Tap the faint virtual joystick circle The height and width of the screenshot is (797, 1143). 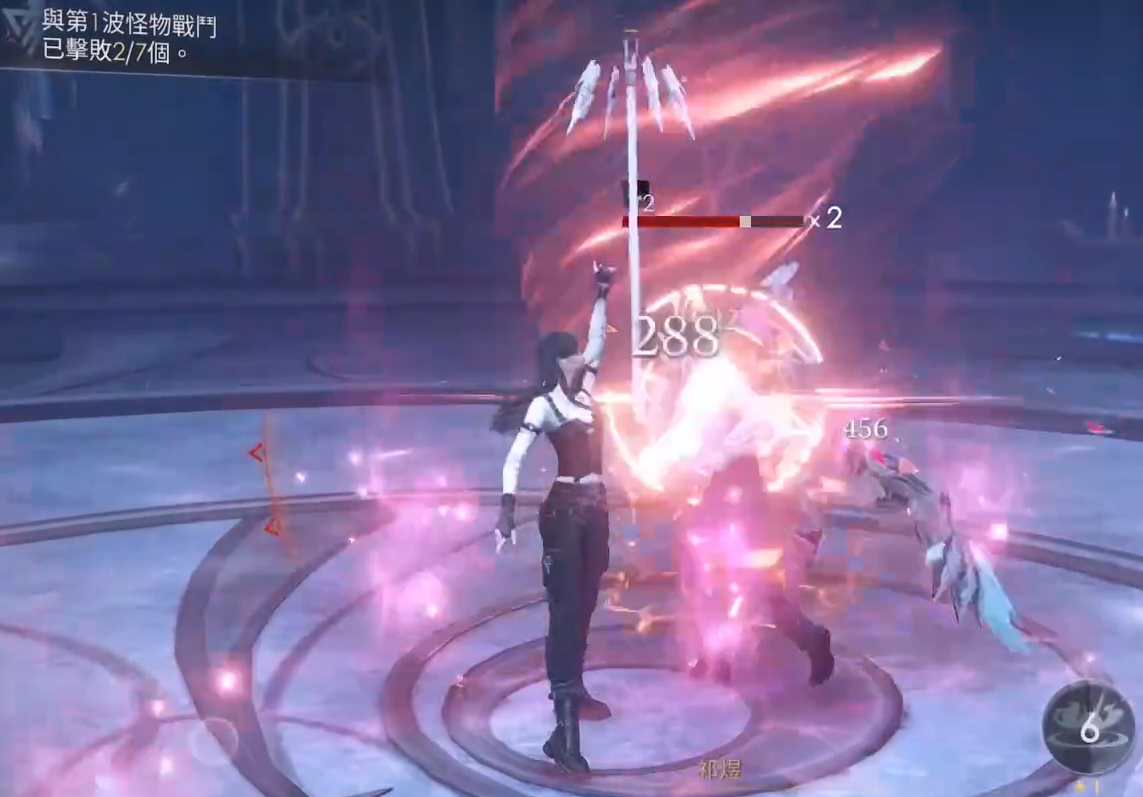tap(212, 741)
